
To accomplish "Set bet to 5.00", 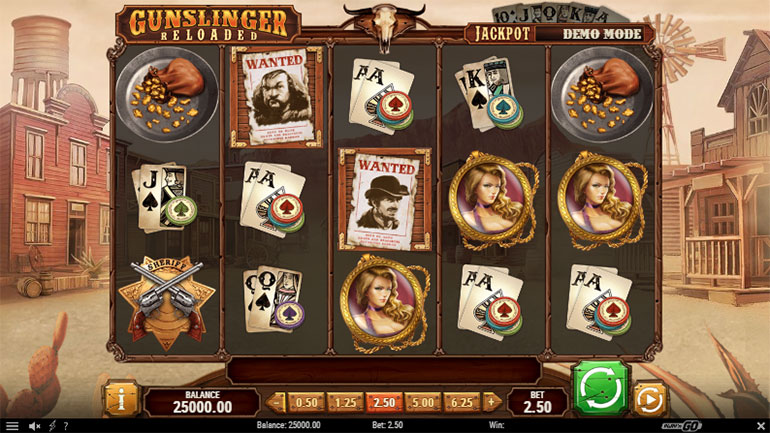I will 422,402.
